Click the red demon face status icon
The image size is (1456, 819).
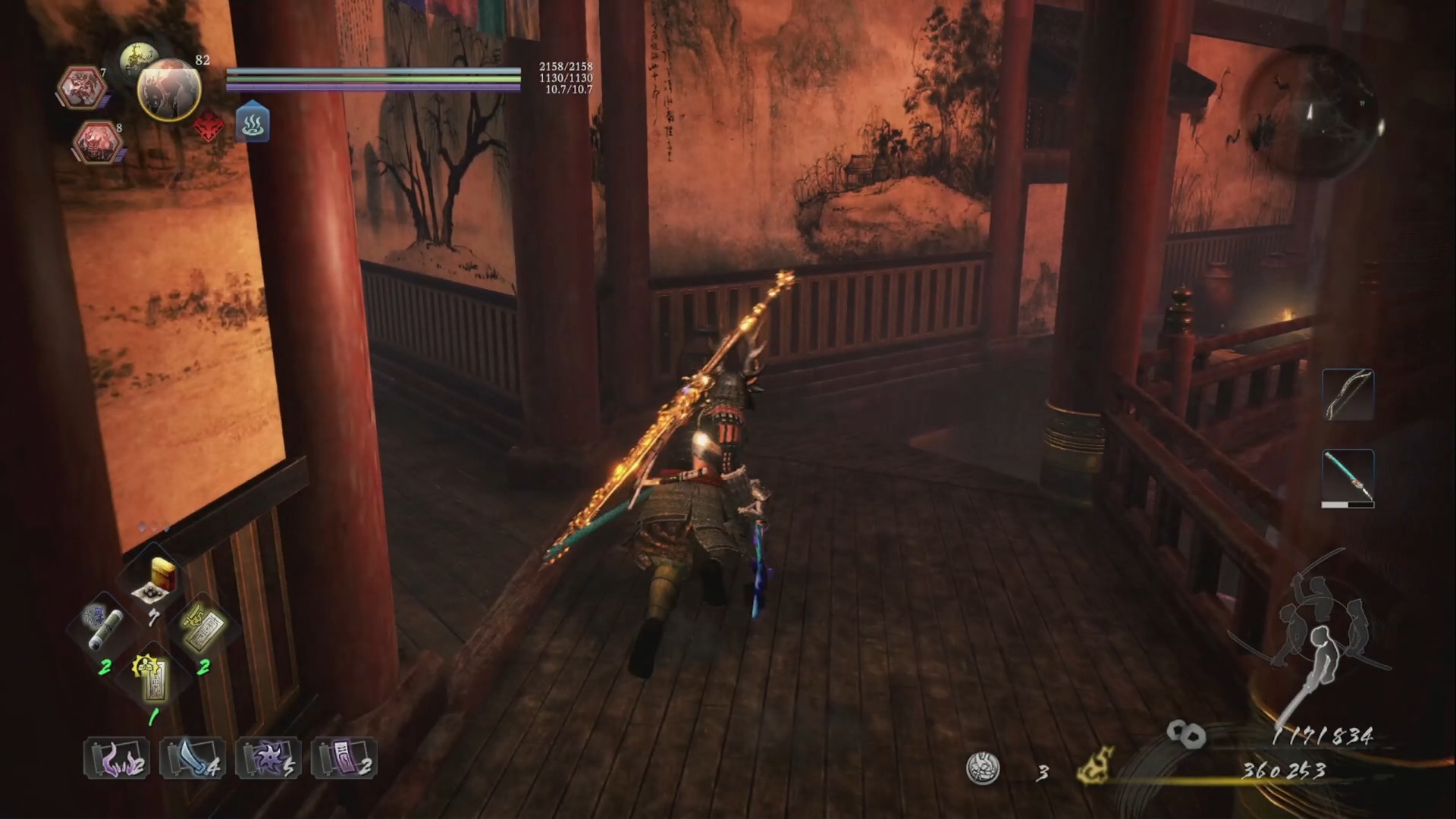209,127
